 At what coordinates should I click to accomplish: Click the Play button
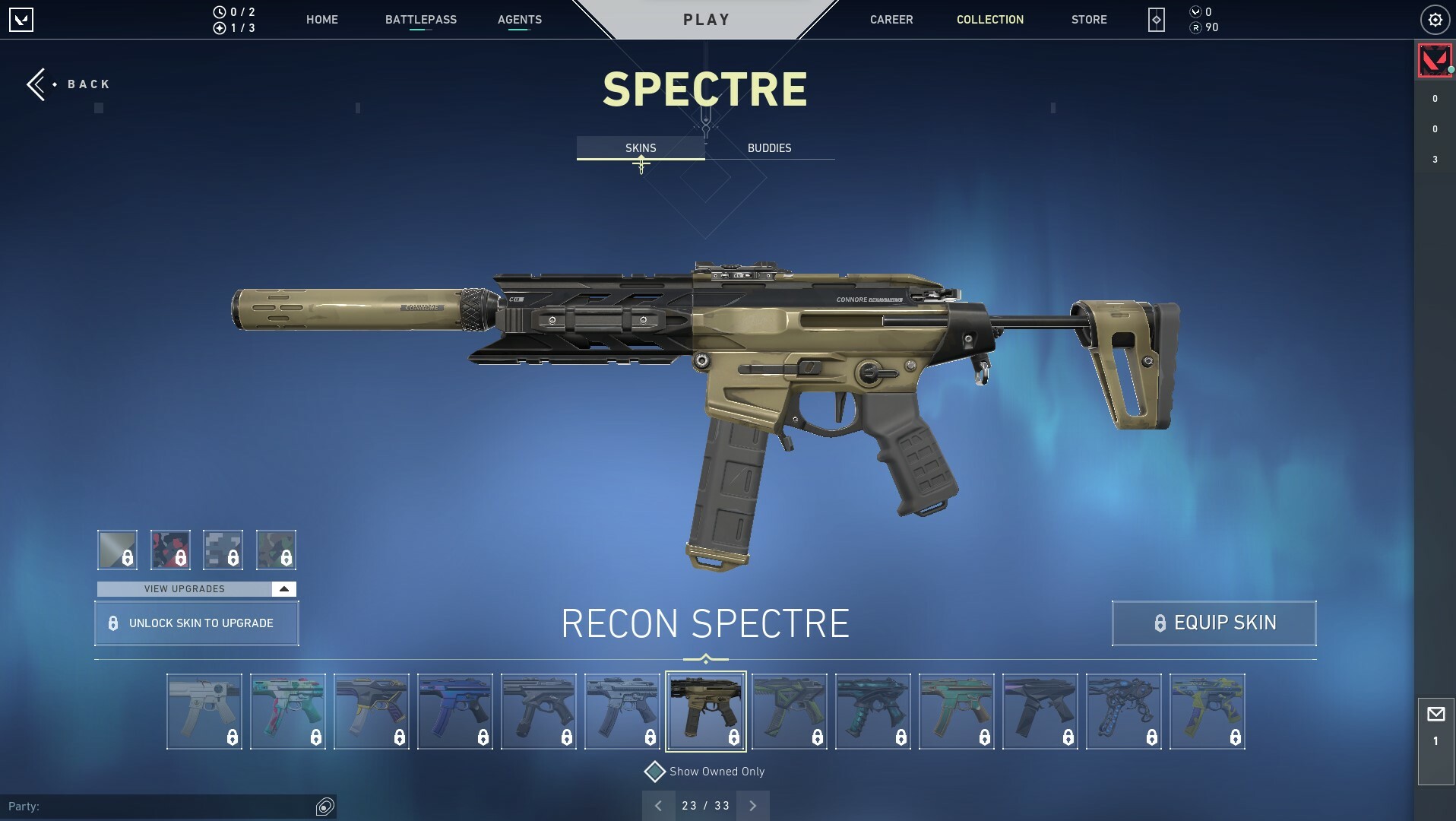[706, 20]
